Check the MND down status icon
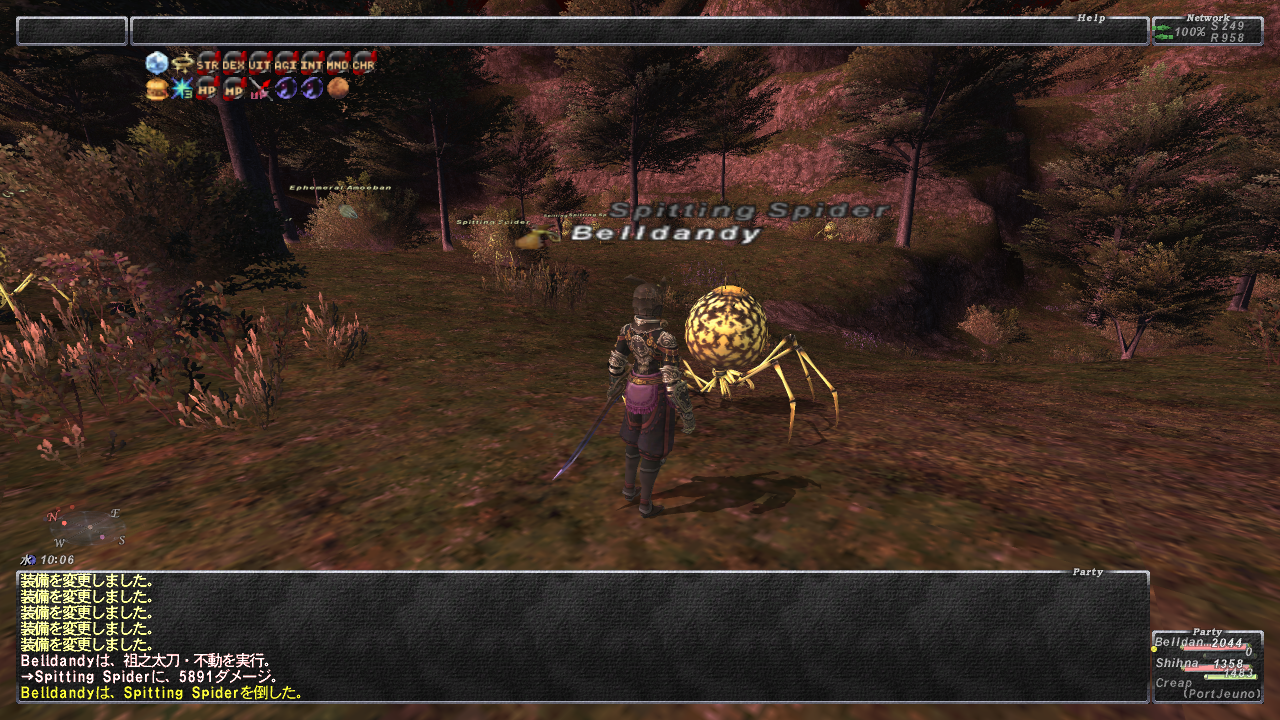Image resolution: width=1280 pixels, height=720 pixels. (x=338, y=64)
